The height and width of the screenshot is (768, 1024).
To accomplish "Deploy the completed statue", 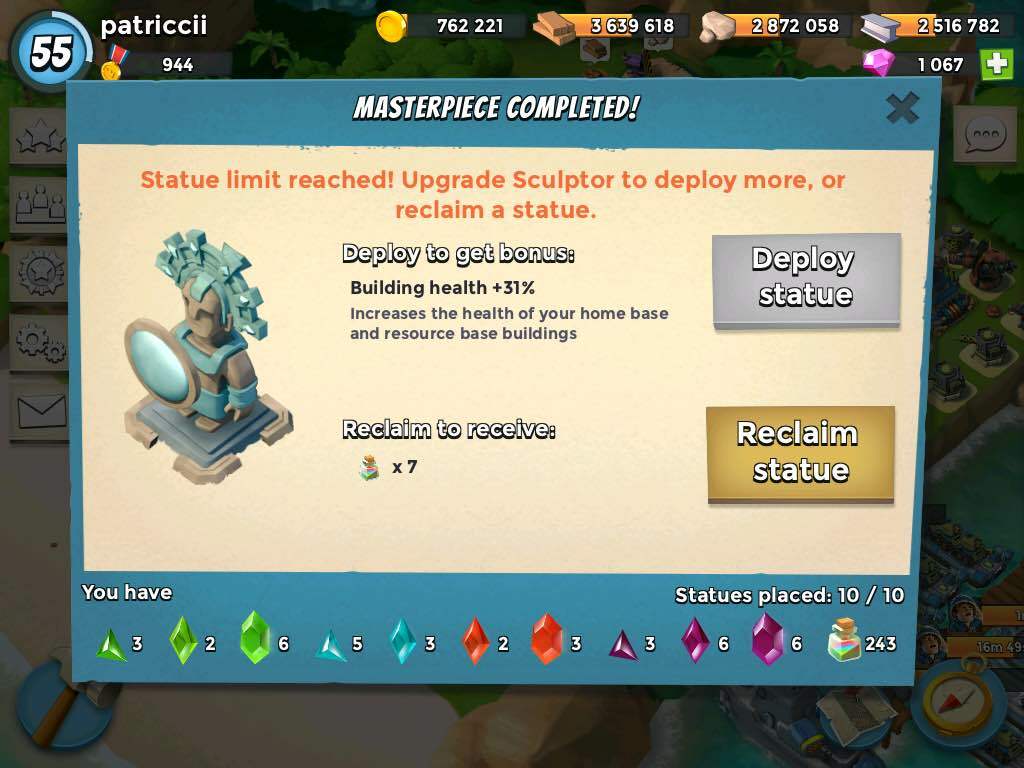I will coord(806,277).
